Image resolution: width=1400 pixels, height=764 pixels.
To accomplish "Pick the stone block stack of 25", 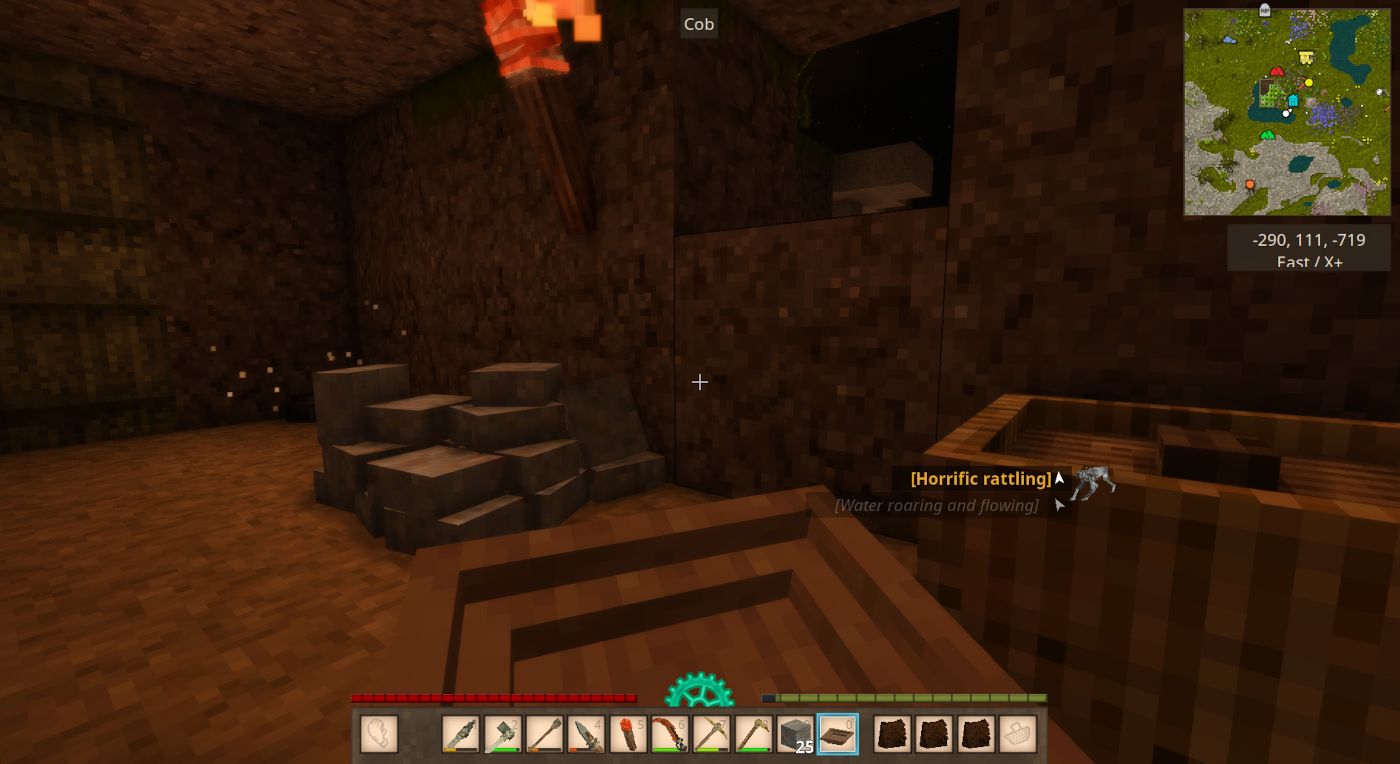I will pos(795,734).
